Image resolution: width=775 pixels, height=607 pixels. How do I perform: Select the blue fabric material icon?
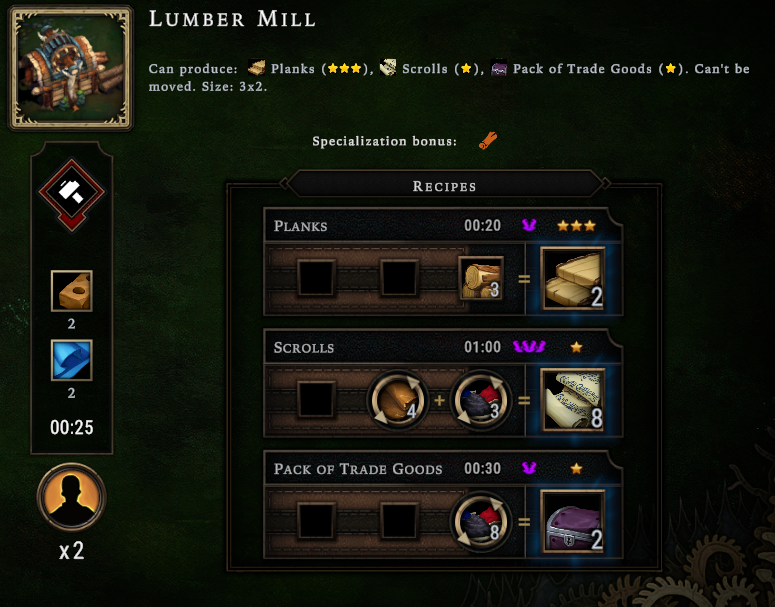[x=72, y=361]
